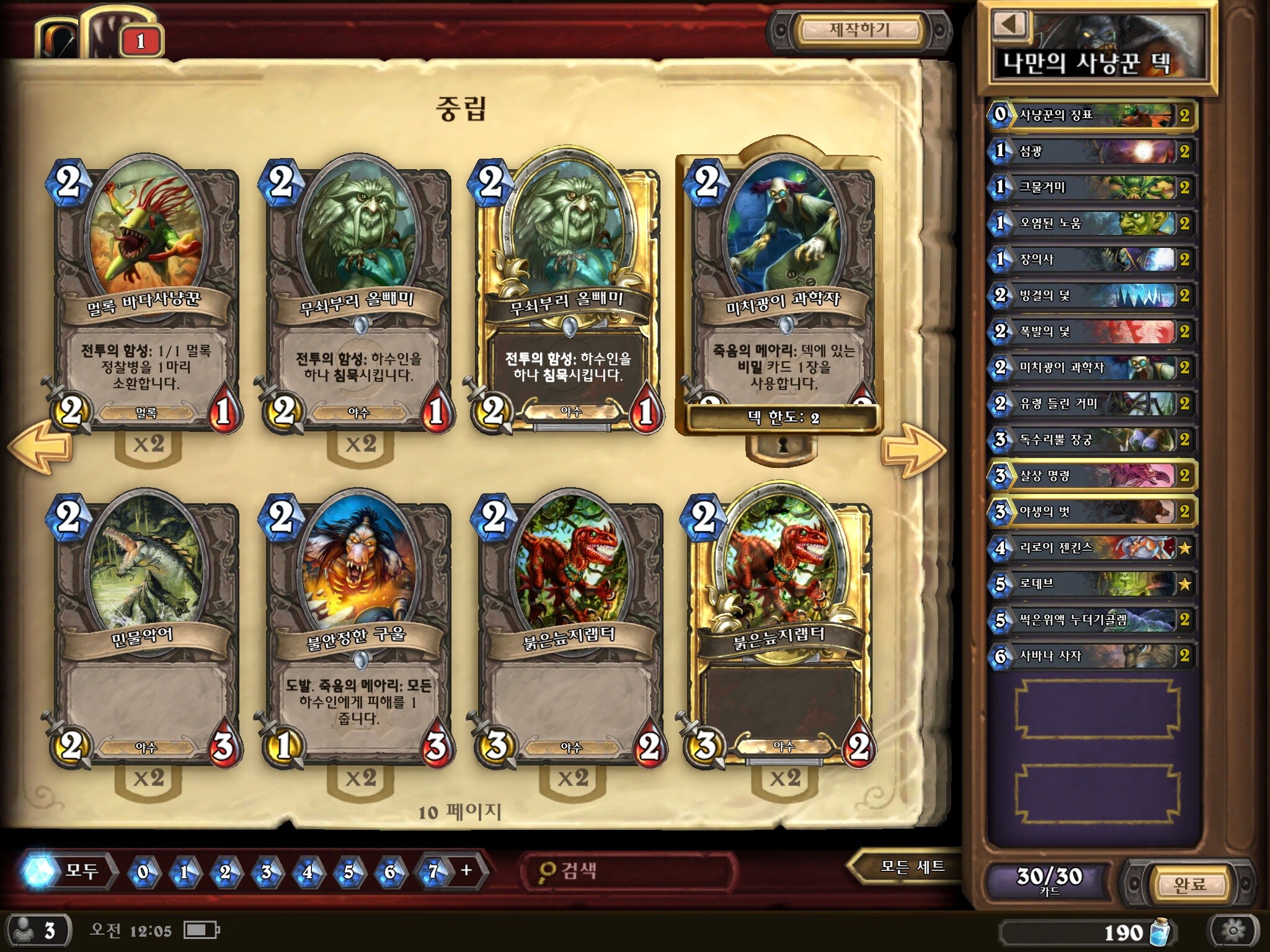
Task: Filter cards by mana cost 0
Action: pos(143,872)
